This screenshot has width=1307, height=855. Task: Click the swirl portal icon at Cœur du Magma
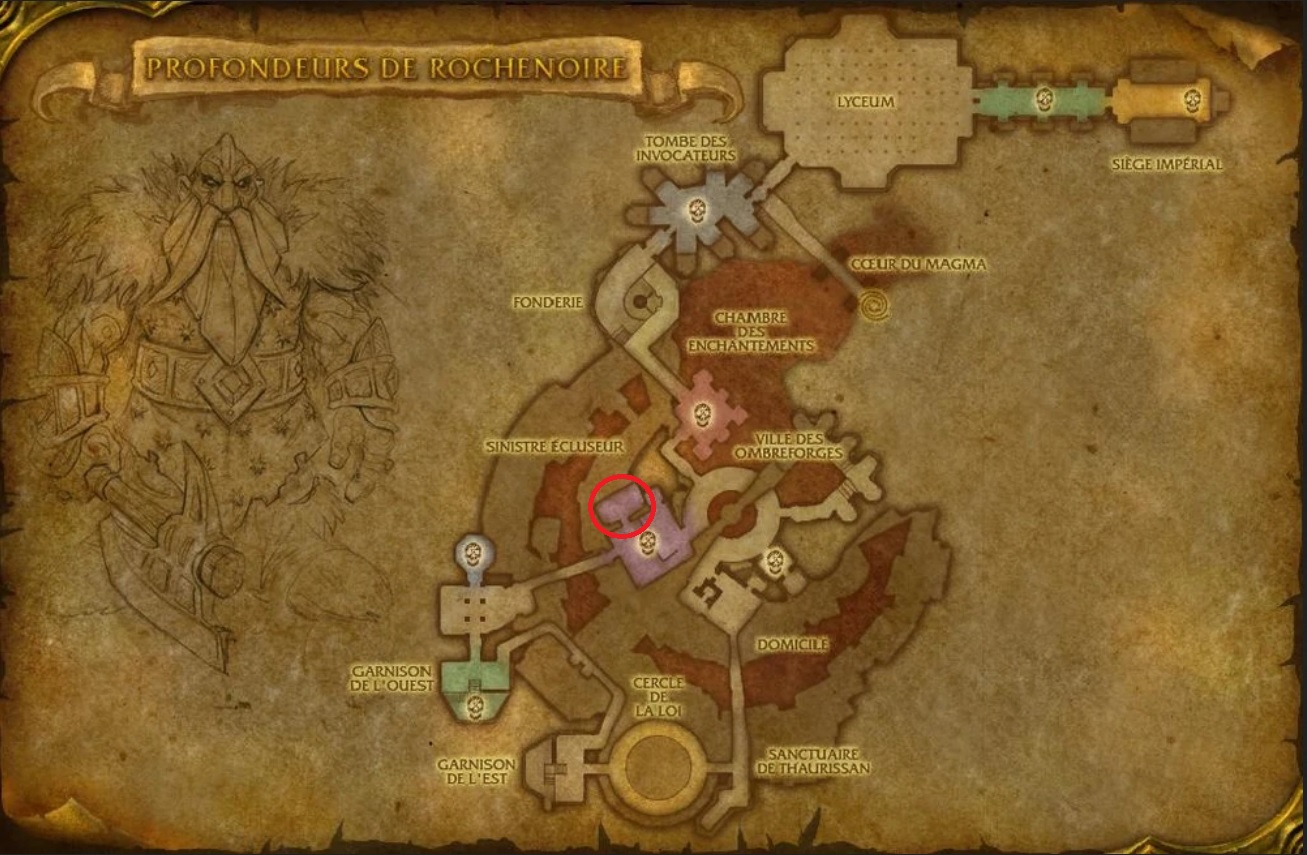(873, 302)
